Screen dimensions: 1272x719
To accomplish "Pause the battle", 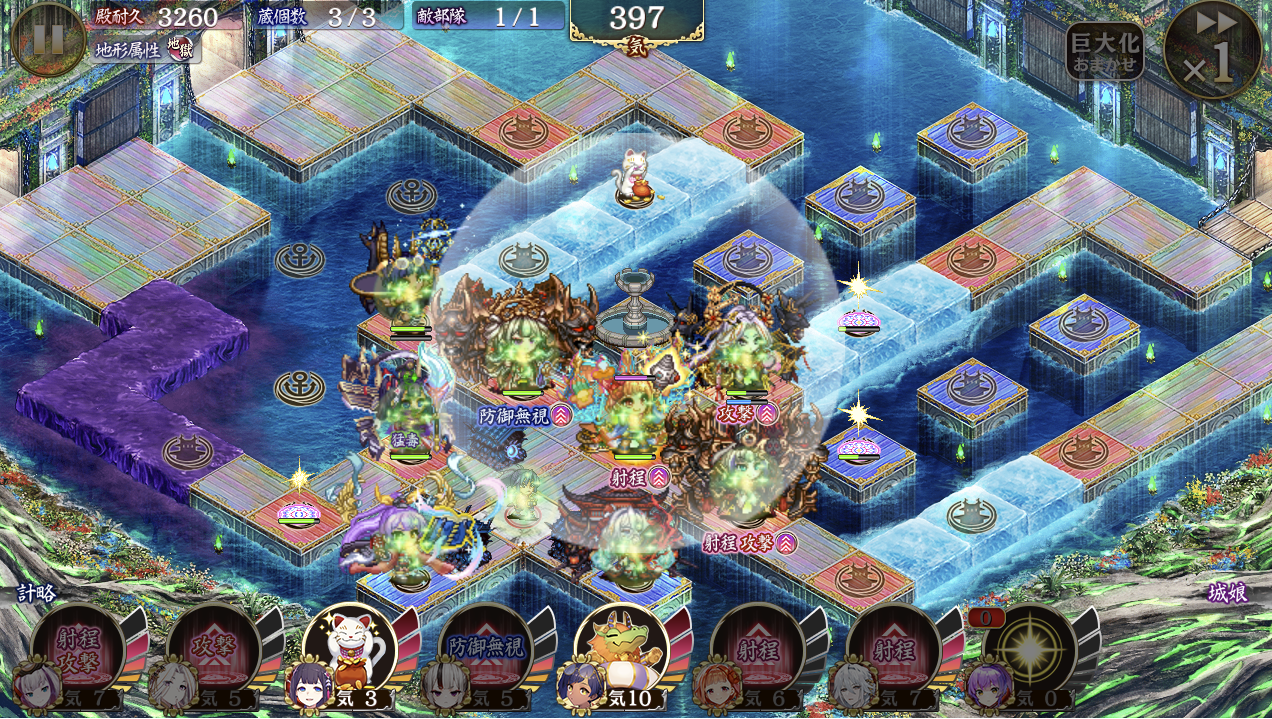I will coord(48,40).
